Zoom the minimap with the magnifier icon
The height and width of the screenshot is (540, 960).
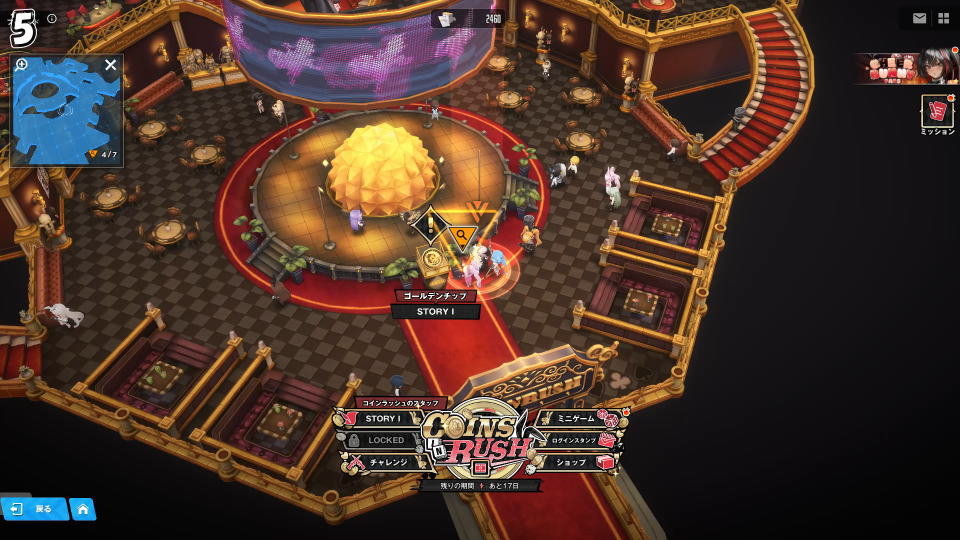pyautogui.click(x=22, y=65)
